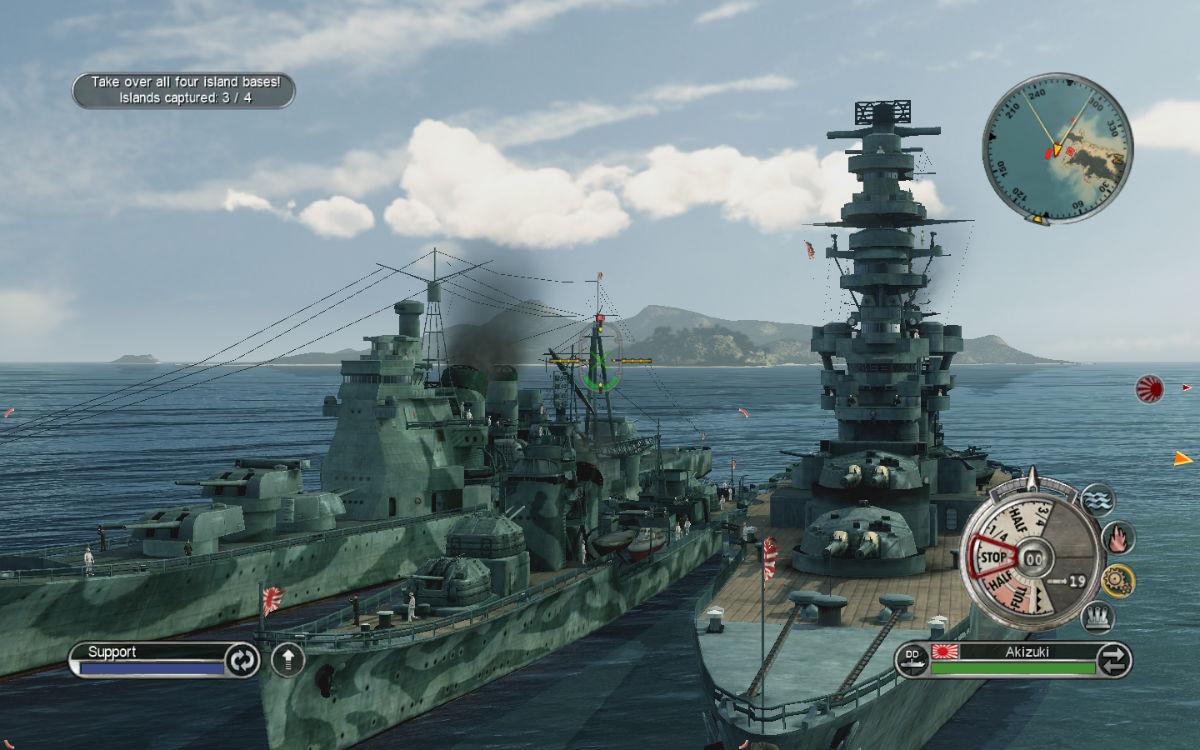Switch units with the Akizuki swap arrows
Image resolution: width=1200 pixels, height=750 pixels.
pyautogui.click(x=1113, y=659)
